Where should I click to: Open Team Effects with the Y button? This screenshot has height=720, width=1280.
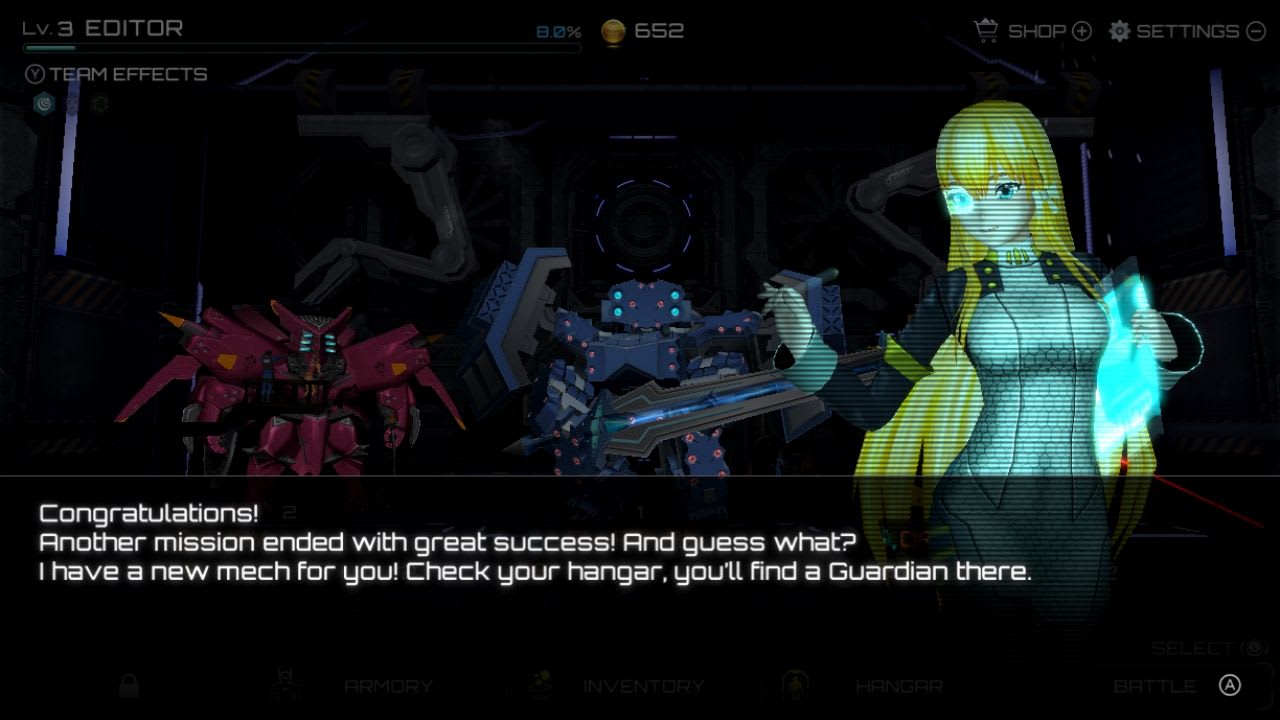[x=35, y=73]
